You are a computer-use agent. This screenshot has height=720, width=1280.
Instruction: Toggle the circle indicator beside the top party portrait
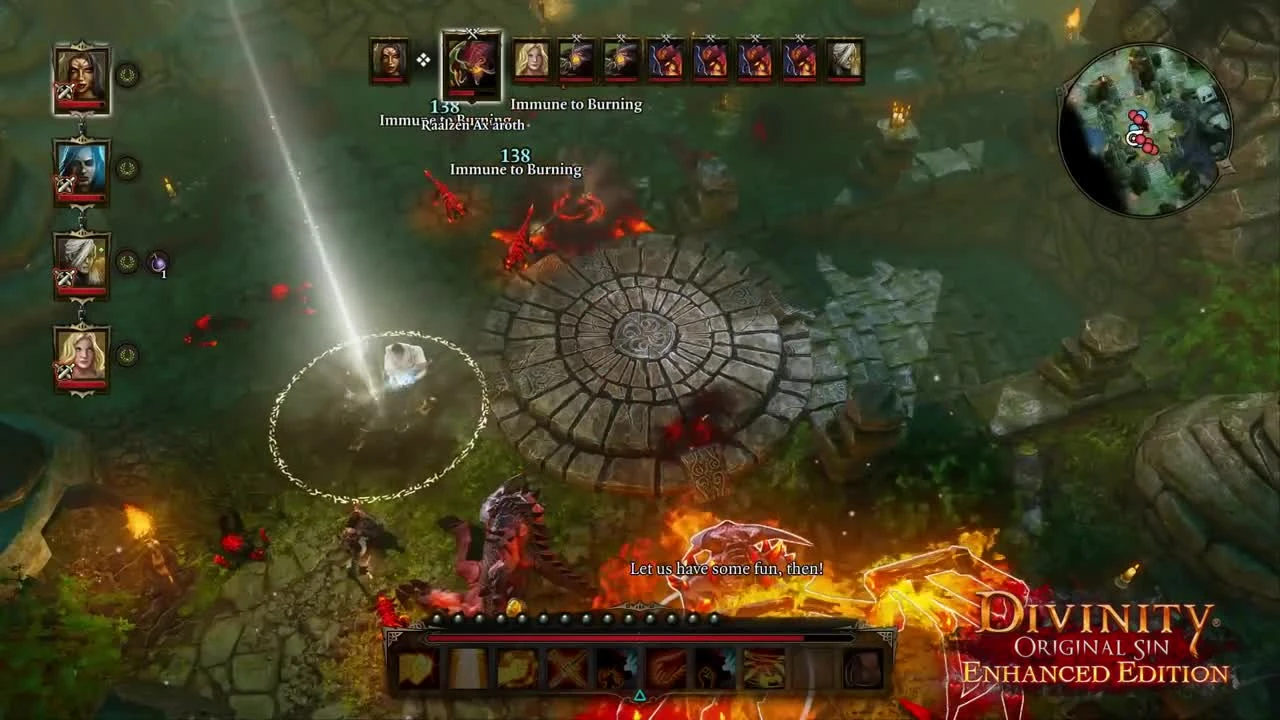click(x=129, y=73)
